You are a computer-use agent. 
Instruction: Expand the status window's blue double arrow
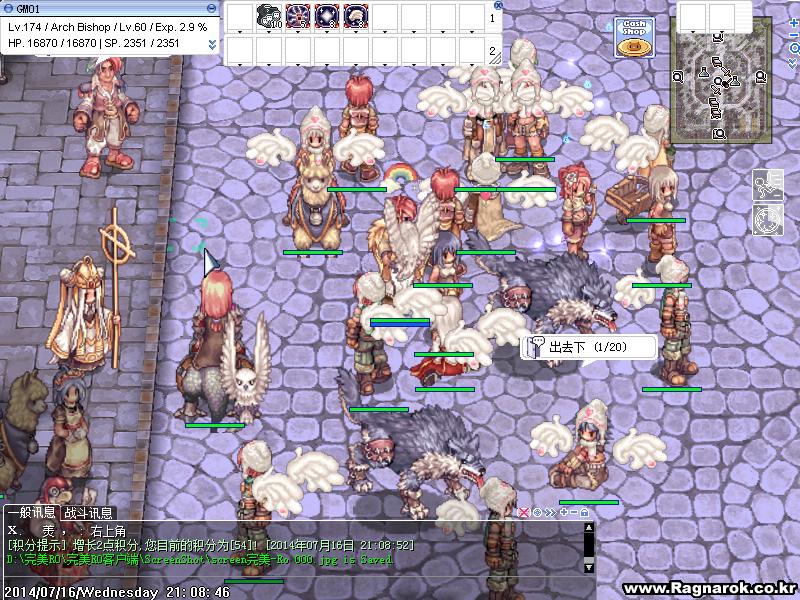tap(212, 45)
